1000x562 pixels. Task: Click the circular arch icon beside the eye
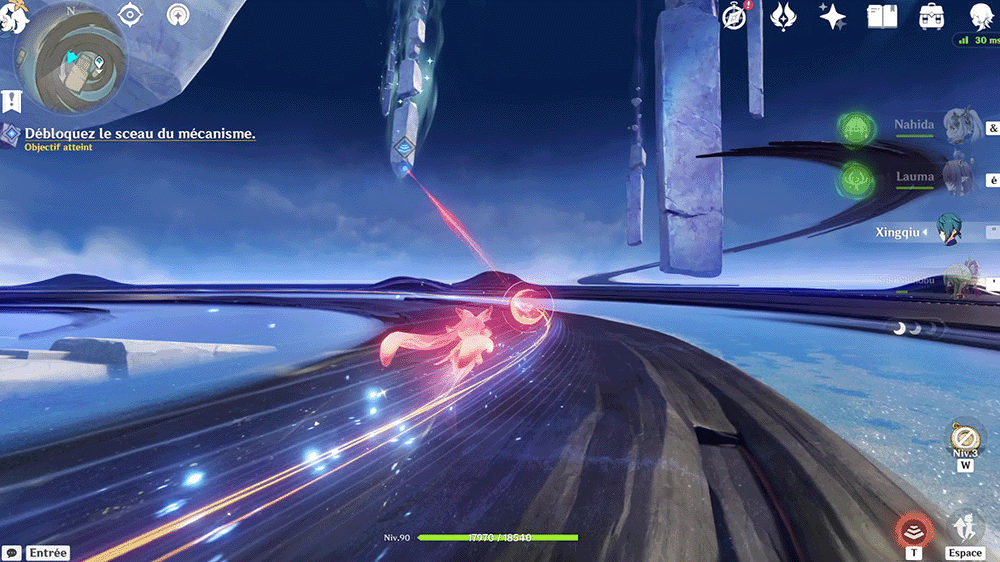178,15
